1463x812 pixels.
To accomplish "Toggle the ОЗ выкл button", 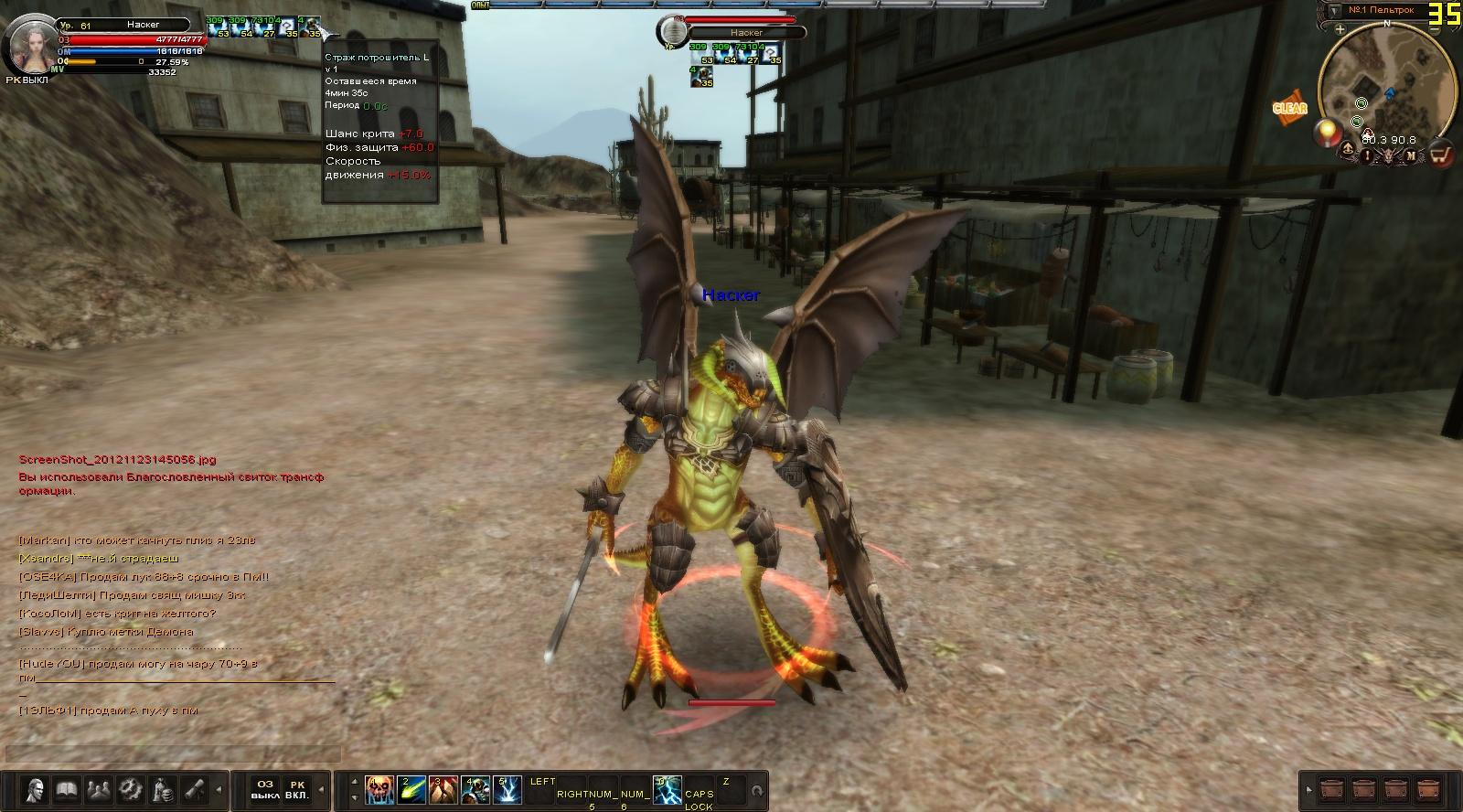I will pyautogui.click(x=265, y=789).
